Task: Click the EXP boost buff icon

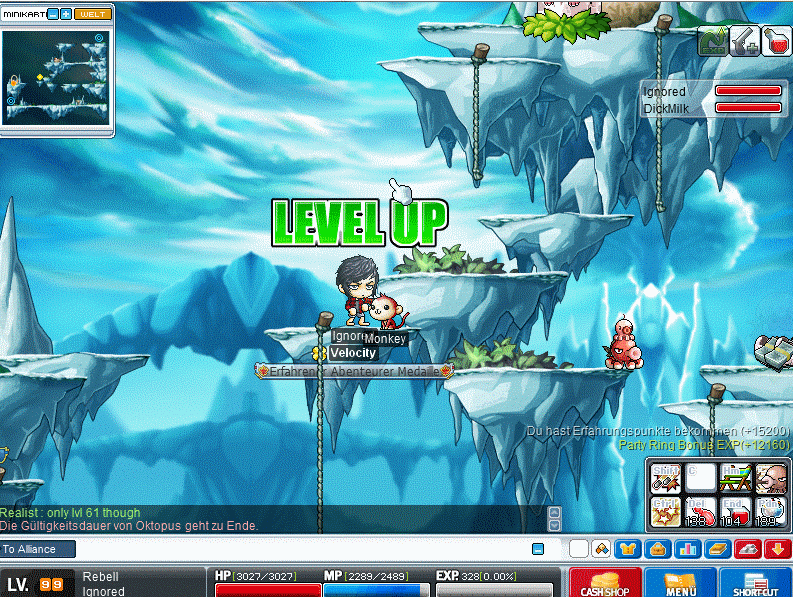Action: (712, 41)
